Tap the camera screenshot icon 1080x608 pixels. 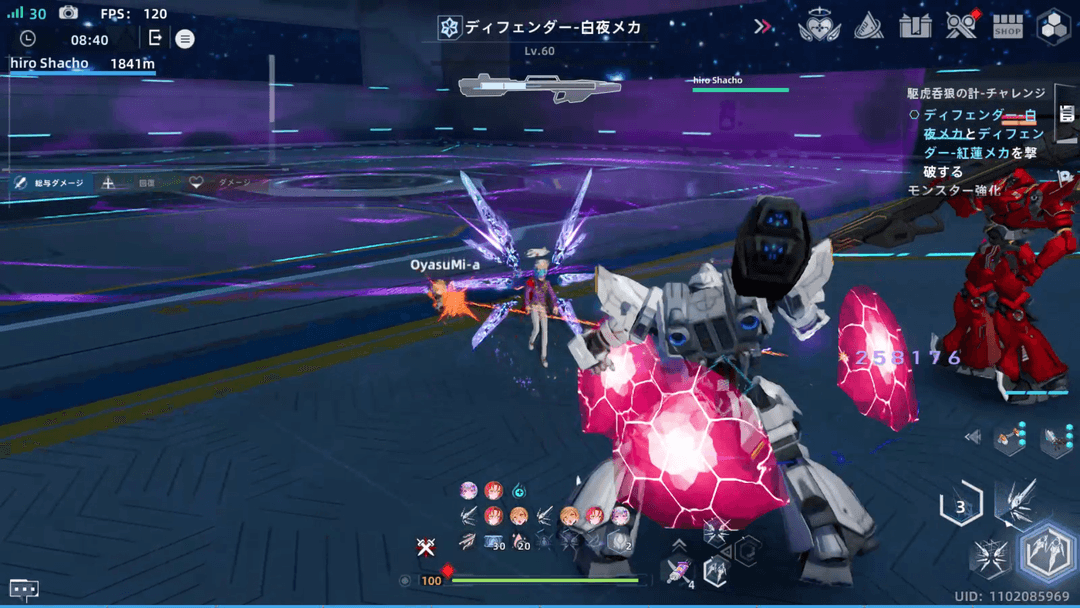pos(68,13)
